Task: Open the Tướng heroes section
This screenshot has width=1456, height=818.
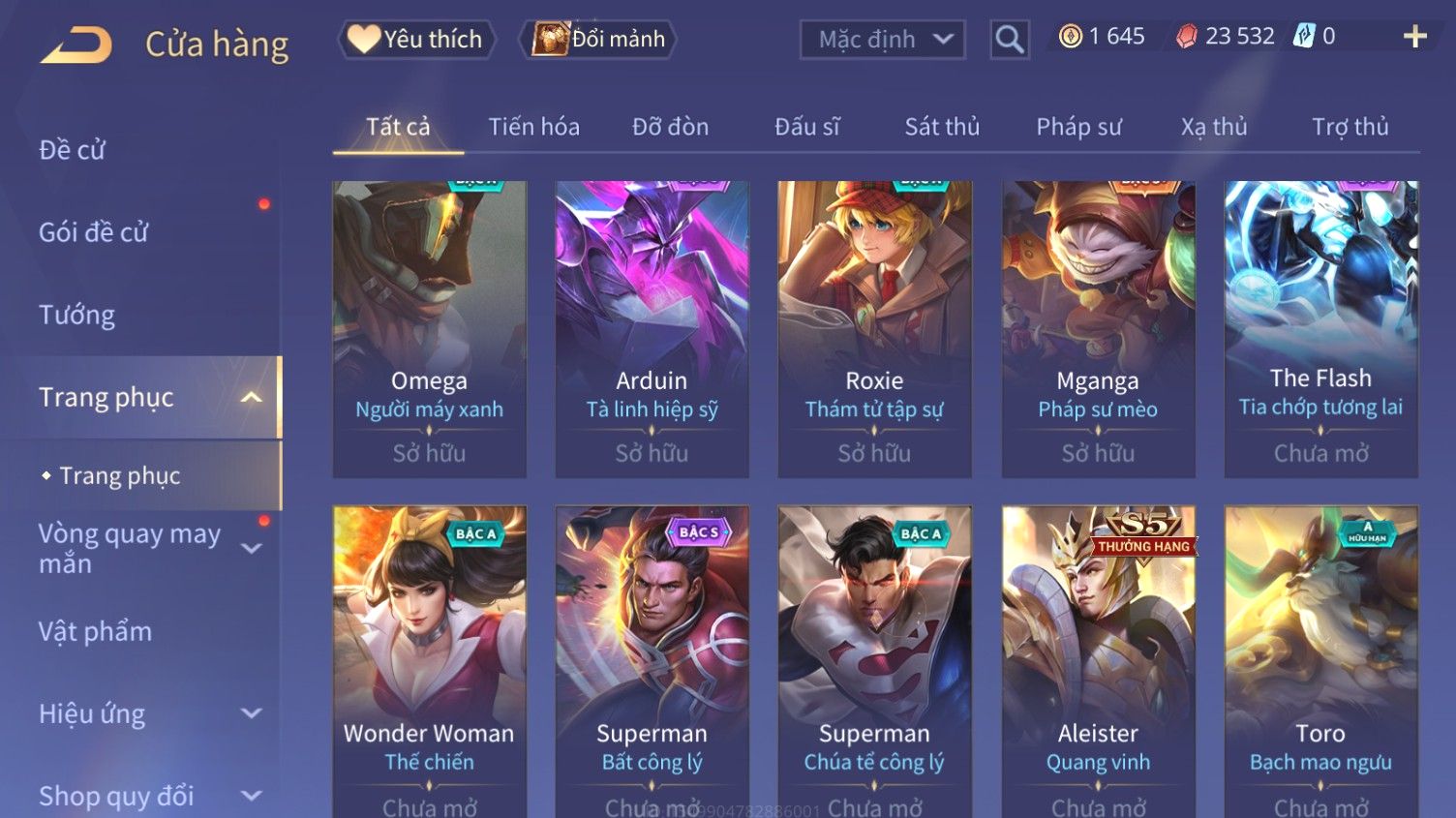Action: coord(77,315)
